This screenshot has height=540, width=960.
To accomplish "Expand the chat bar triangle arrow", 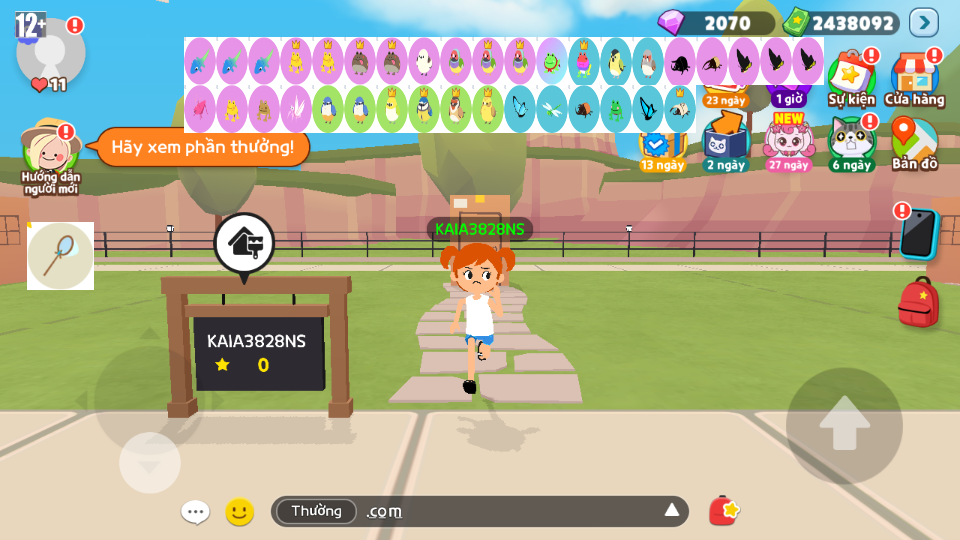I will [x=672, y=511].
